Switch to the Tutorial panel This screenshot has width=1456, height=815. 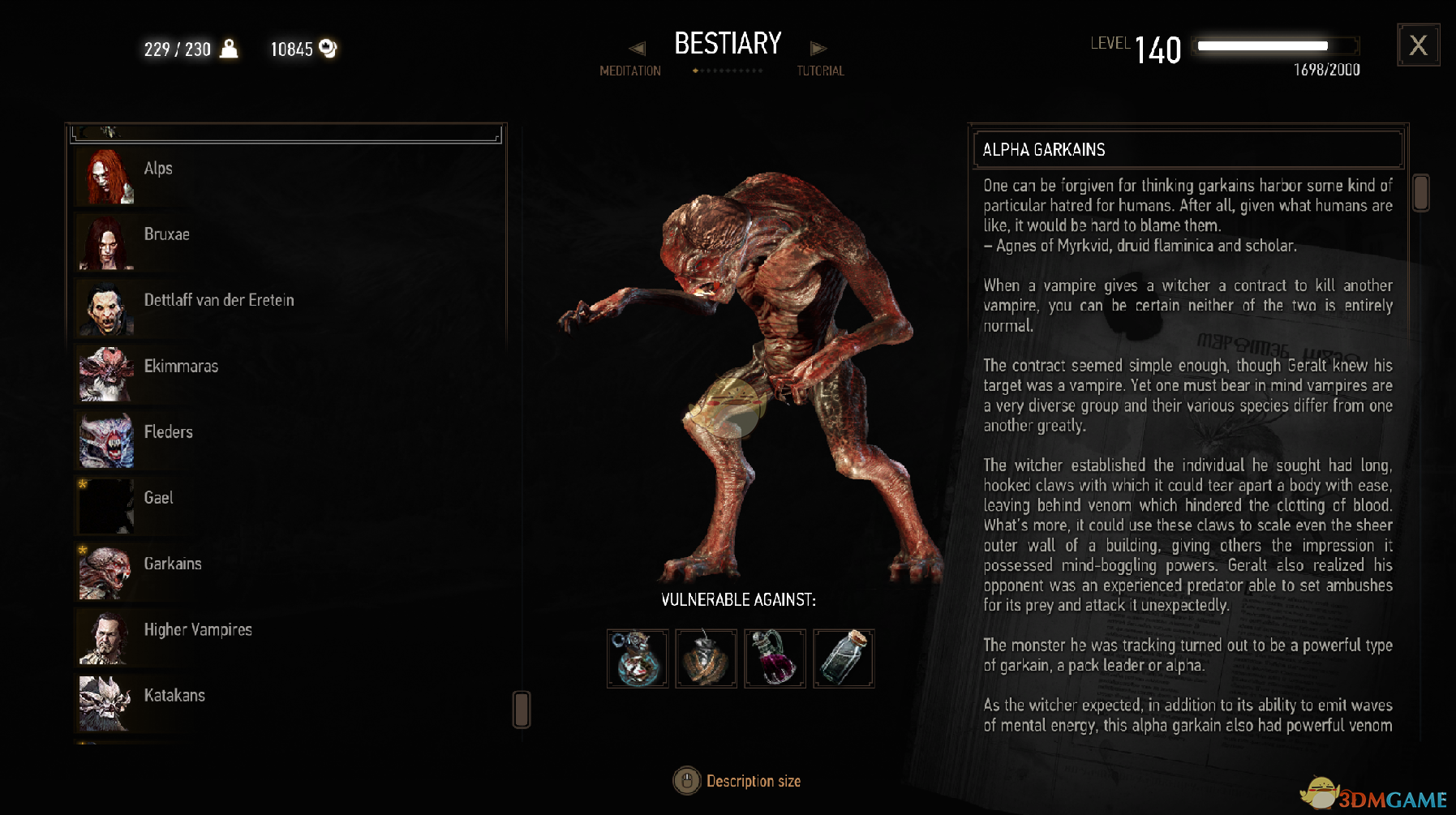pyautogui.click(x=819, y=71)
